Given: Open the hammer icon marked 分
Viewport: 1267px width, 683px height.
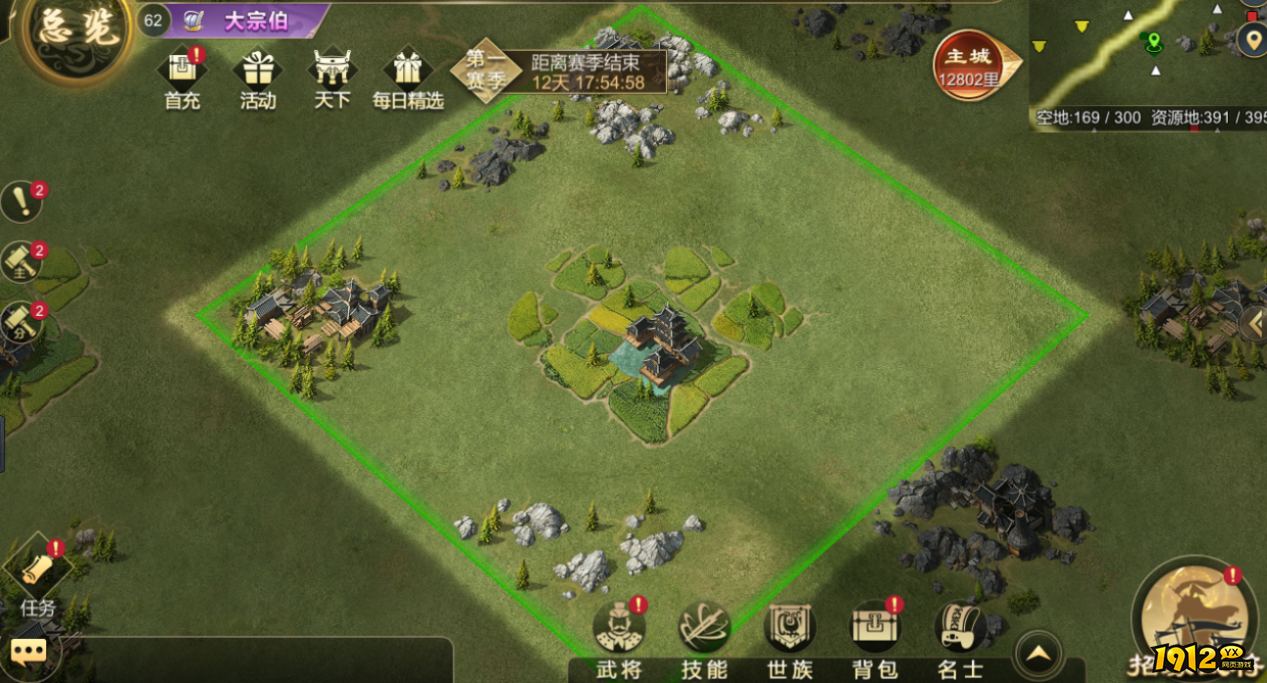Looking at the screenshot, I should point(20,322).
